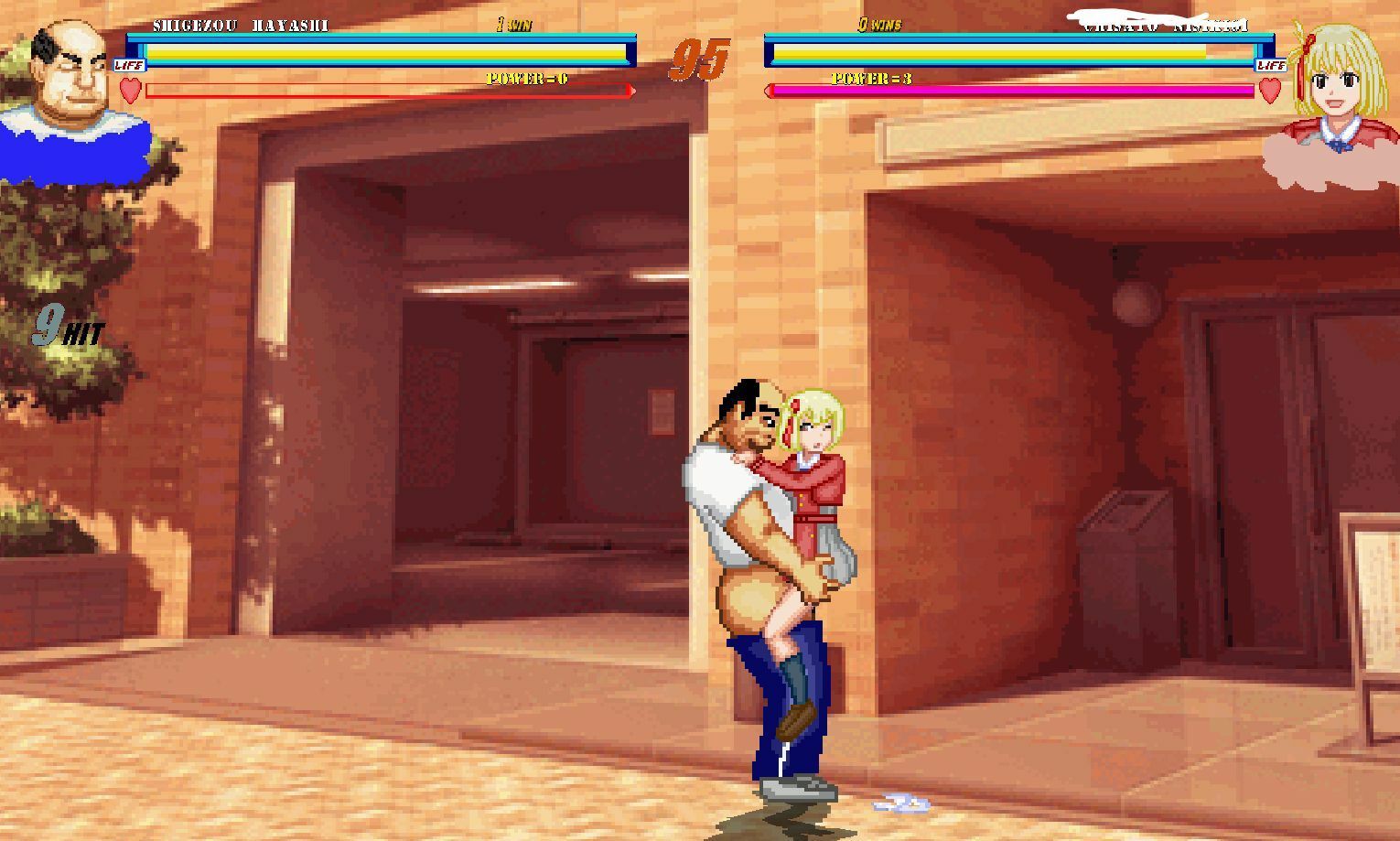Click the left LIFE badge icon
This screenshot has width=1400, height=841.
click(127, 65)
